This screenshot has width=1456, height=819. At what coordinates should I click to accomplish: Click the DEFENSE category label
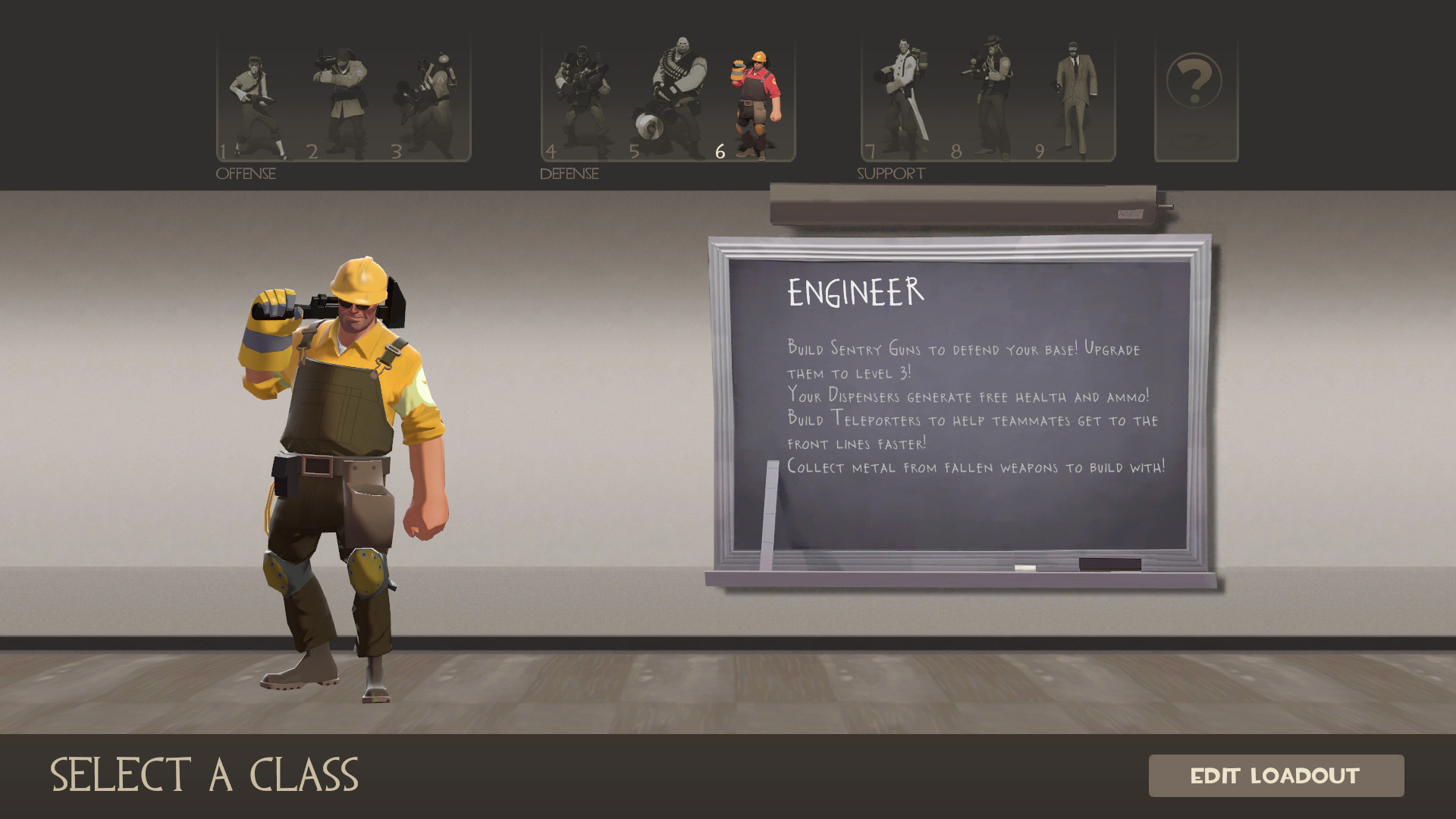tap(567, 173)
